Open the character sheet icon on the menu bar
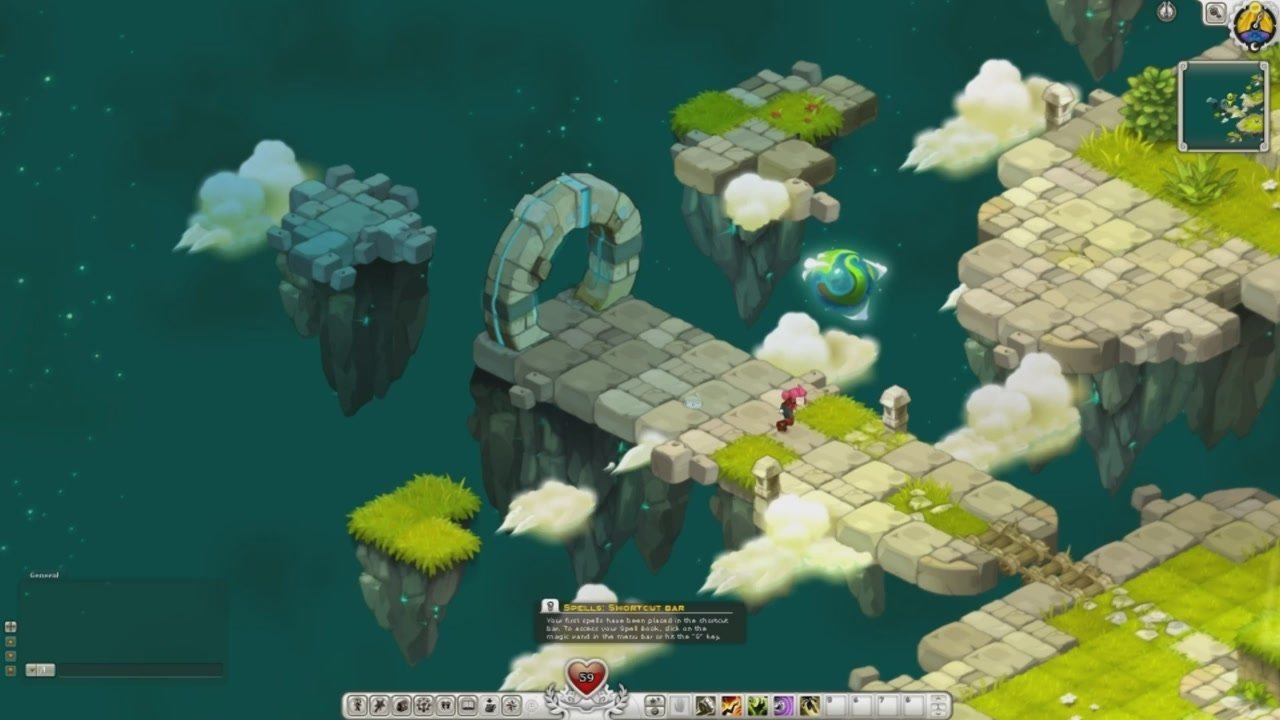This screenshot has width=1280, height=720. pyautogui.click(x=357, y=703)
